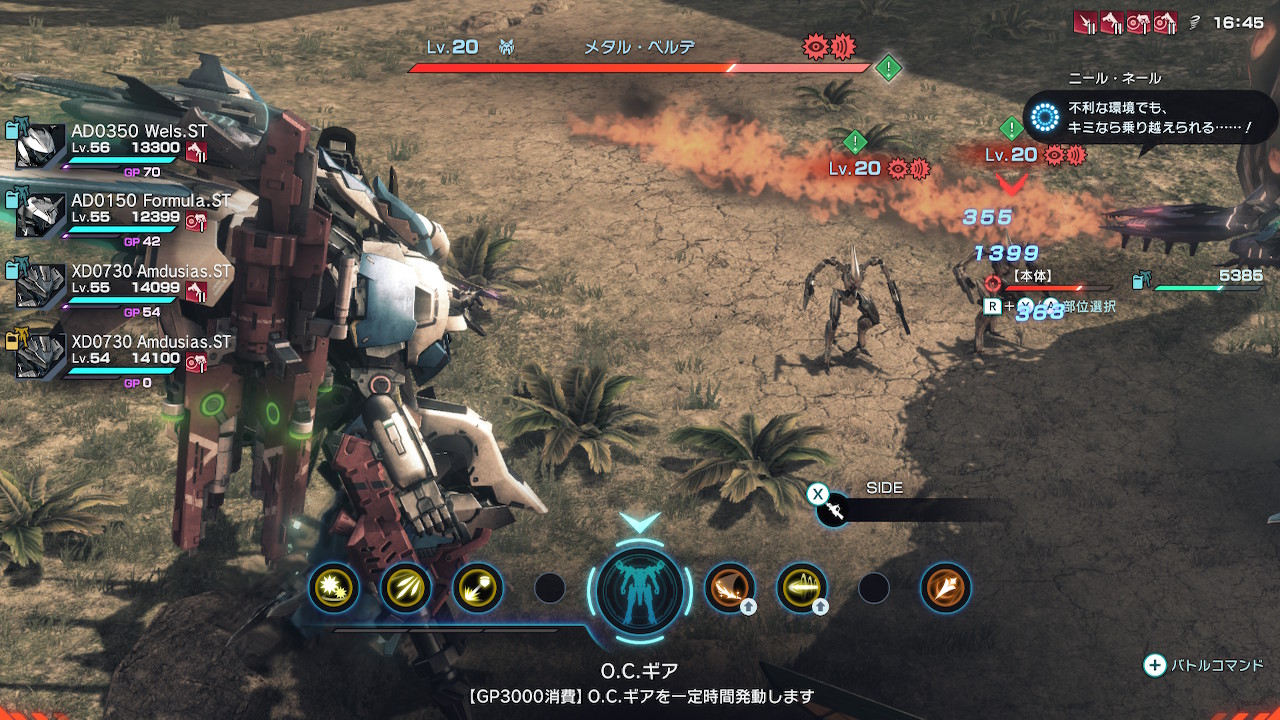Screen dimensions: 1280x720
Task: Use the yellow starburst explosion art
Action: pyautogui.click(x=333, y=588)
